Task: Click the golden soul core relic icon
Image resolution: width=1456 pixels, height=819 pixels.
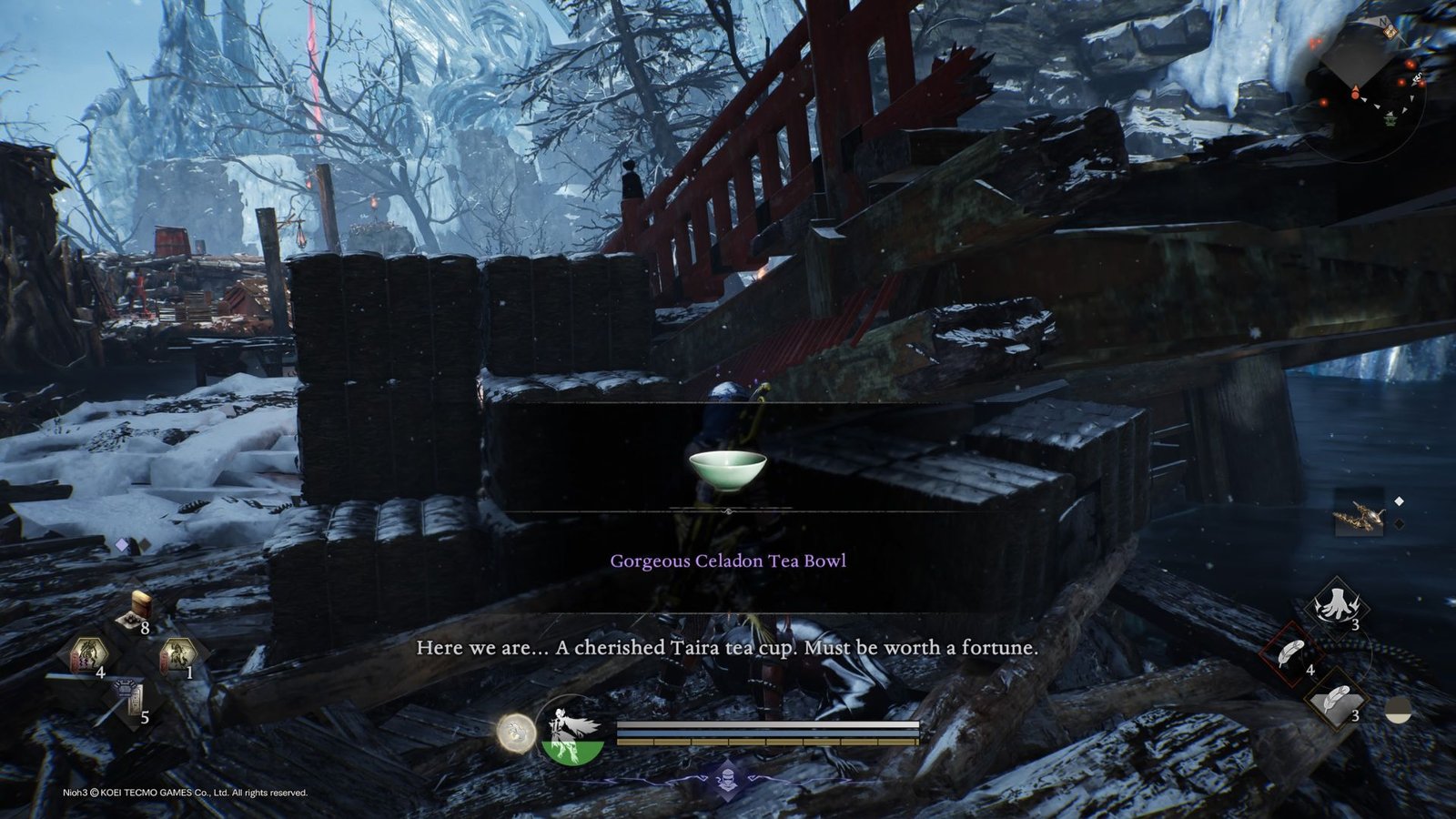Action: point(1359,515)
